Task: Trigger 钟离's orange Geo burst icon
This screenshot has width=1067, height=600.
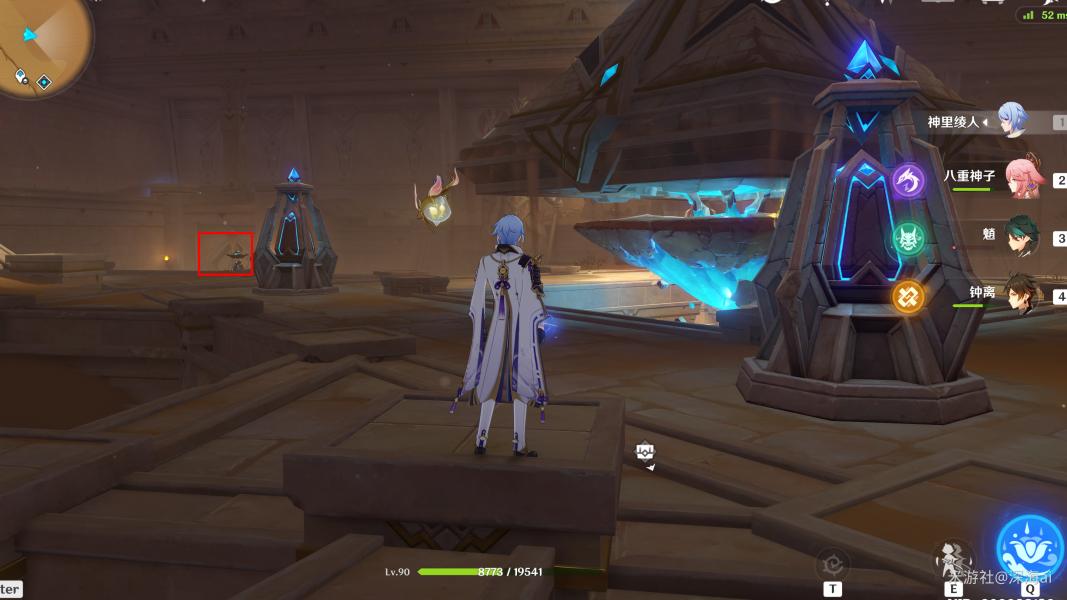Action: click(909, 297)
